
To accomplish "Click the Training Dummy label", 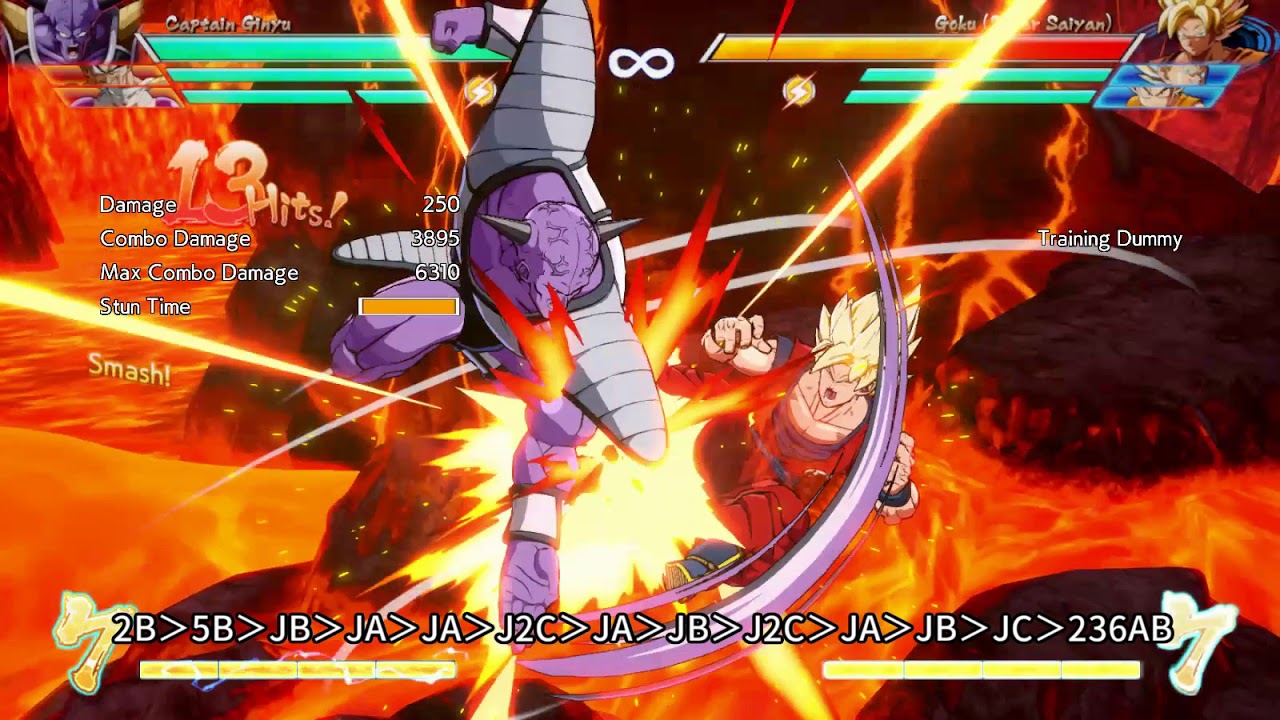I will [x=1107, y=240].
